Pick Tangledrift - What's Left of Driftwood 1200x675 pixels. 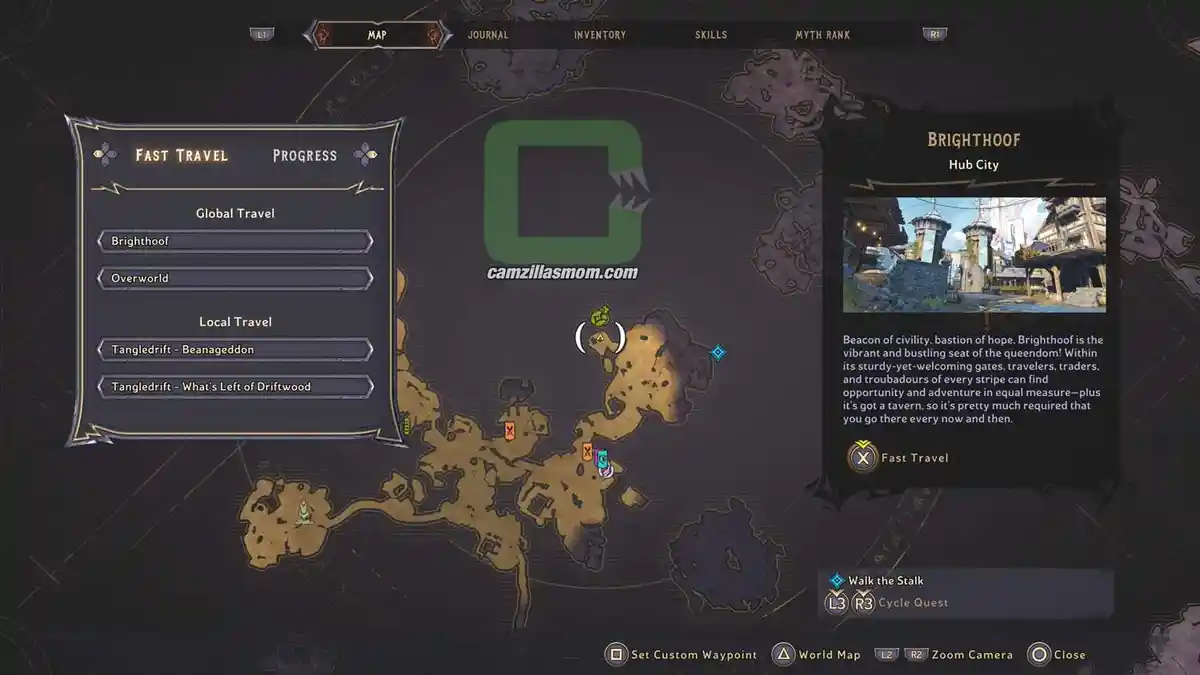click(x=235, y=386)
